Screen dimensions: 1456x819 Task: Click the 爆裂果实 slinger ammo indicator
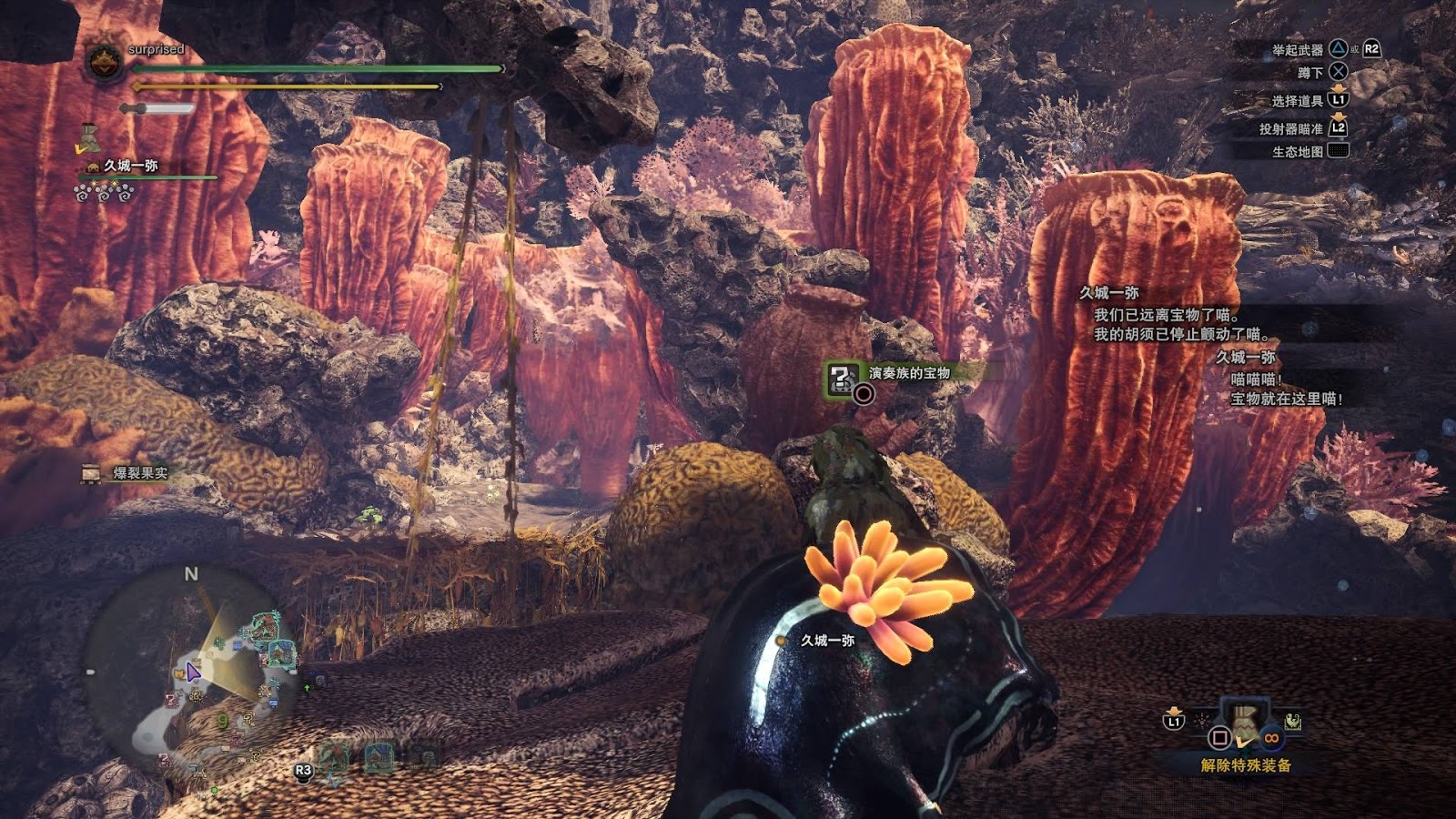(x=126, y=473)
